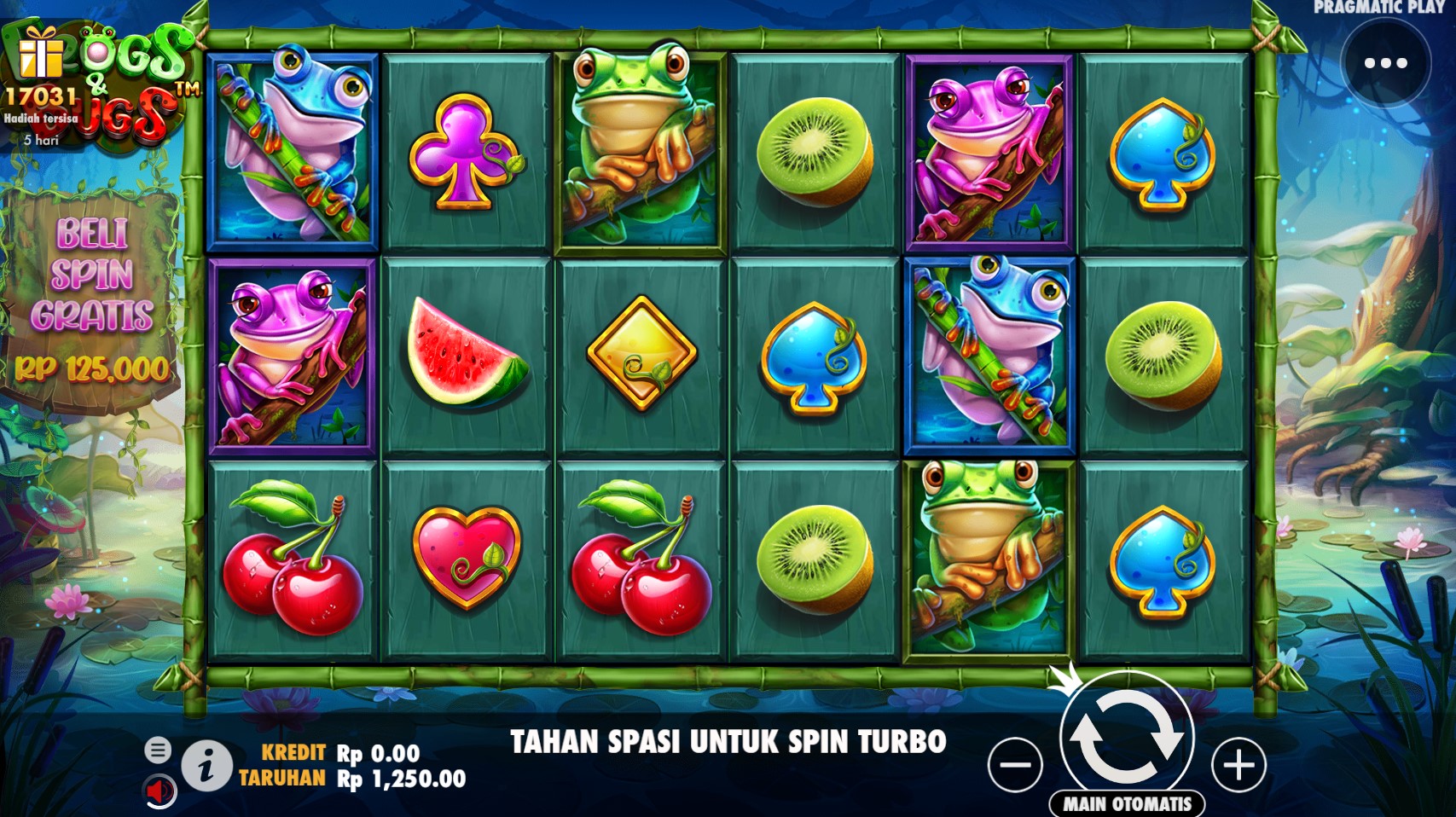This screenshot has width=1456, height=817.
Task: Toggle the sound speaker icon
Action: tap(159, 792)
